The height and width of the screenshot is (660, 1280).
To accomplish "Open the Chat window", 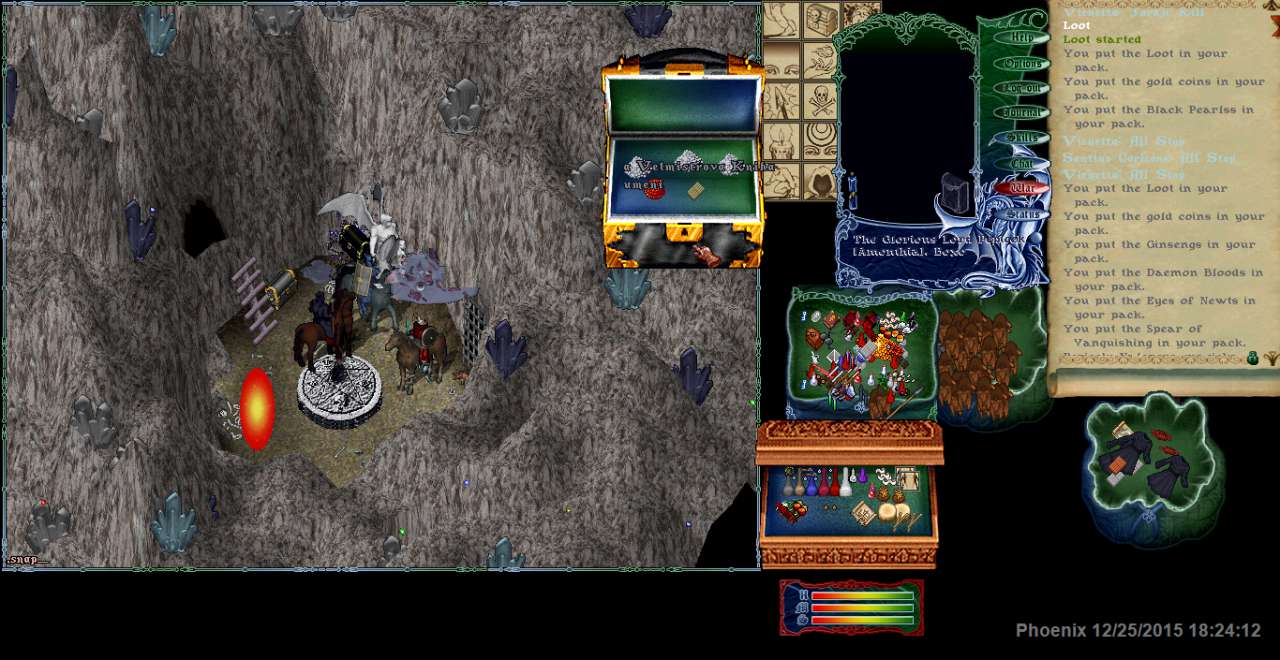I will [1022, 163].
